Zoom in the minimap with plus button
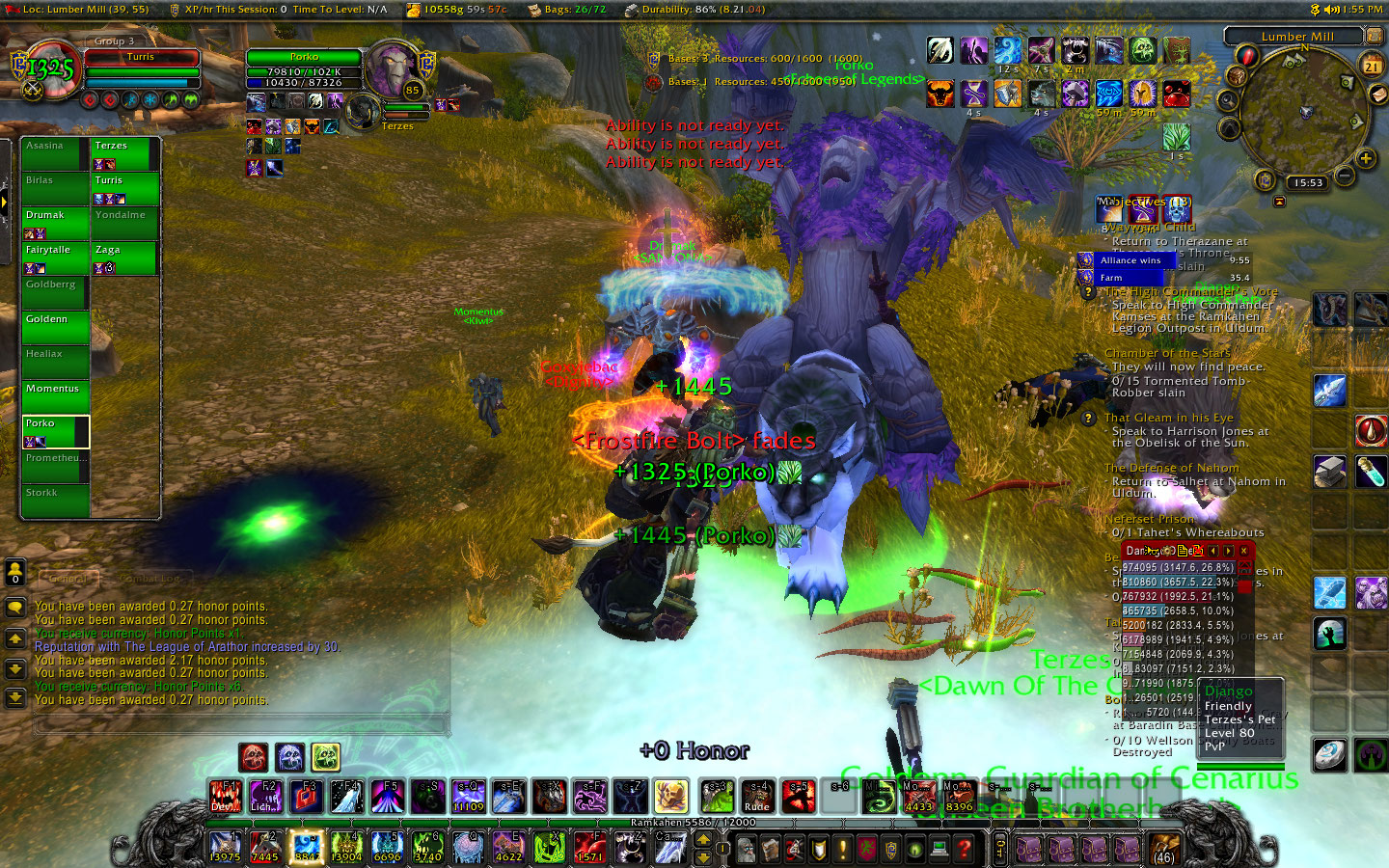Viewport: 1389px width, 868px height. click(1366, 158)
